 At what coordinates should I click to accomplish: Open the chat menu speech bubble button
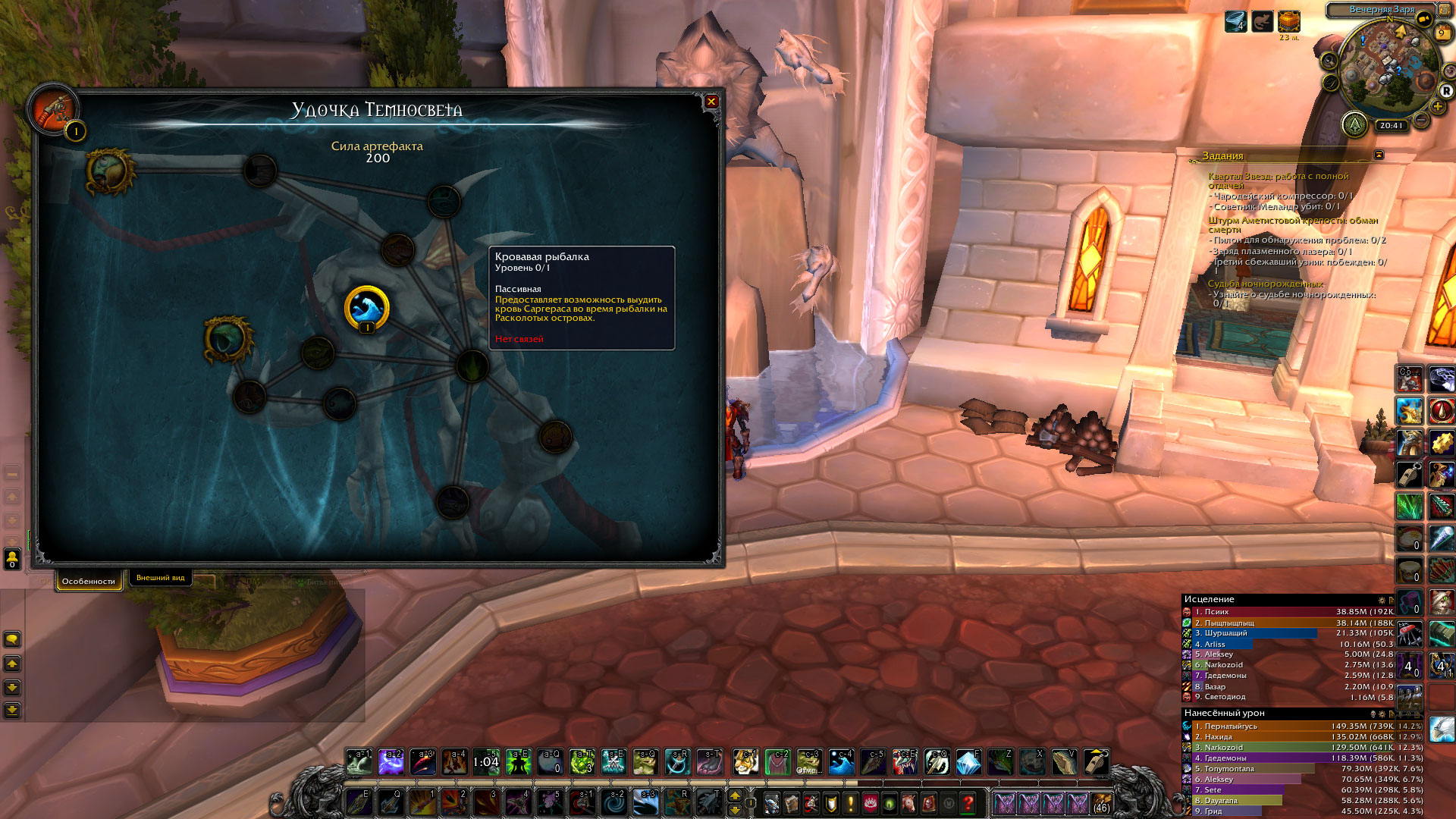[12, 639]
